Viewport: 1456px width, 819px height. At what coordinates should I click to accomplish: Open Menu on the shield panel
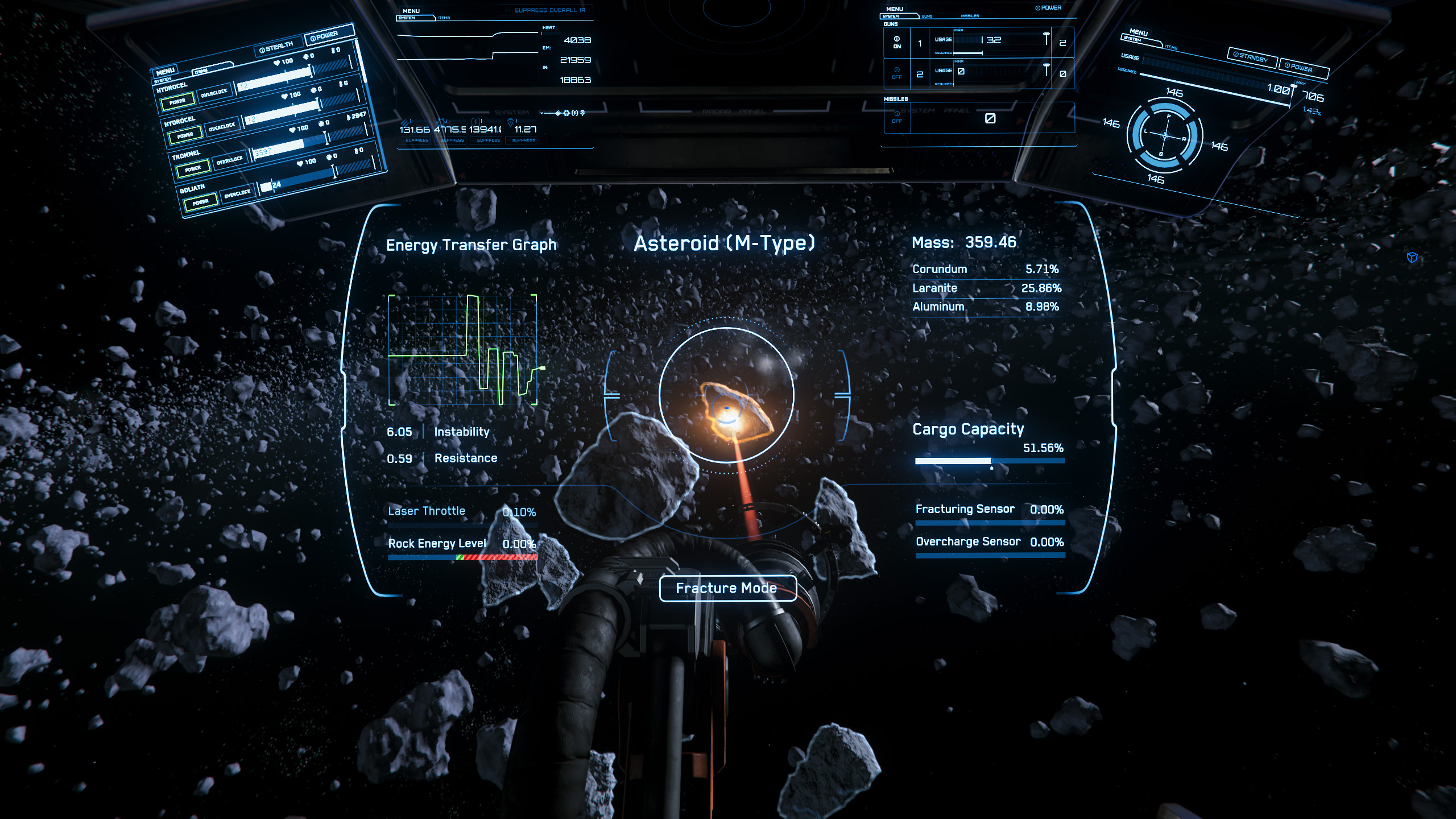pyautogui.click(x=1138, y=32)
